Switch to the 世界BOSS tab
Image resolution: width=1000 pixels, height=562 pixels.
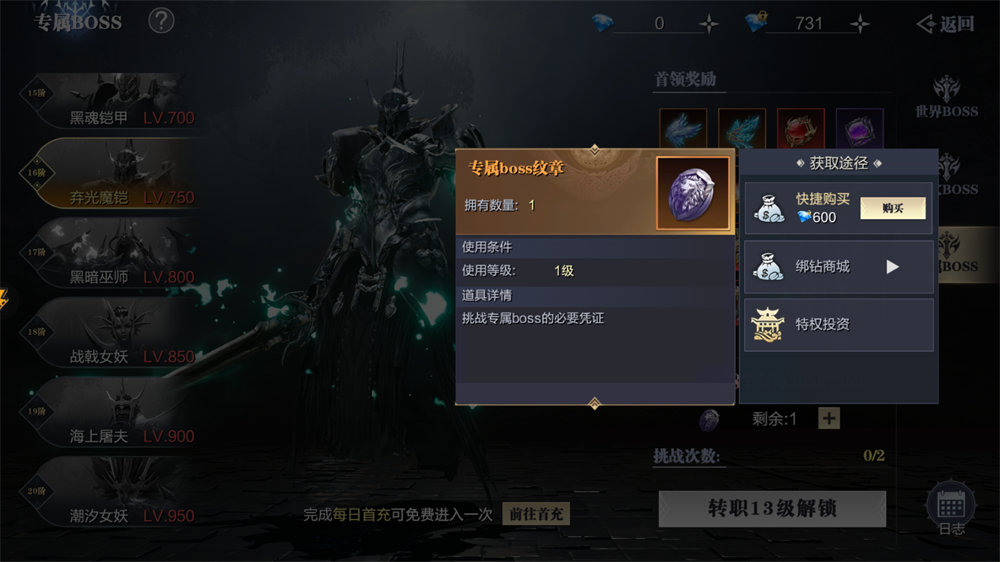pos(946,97)
